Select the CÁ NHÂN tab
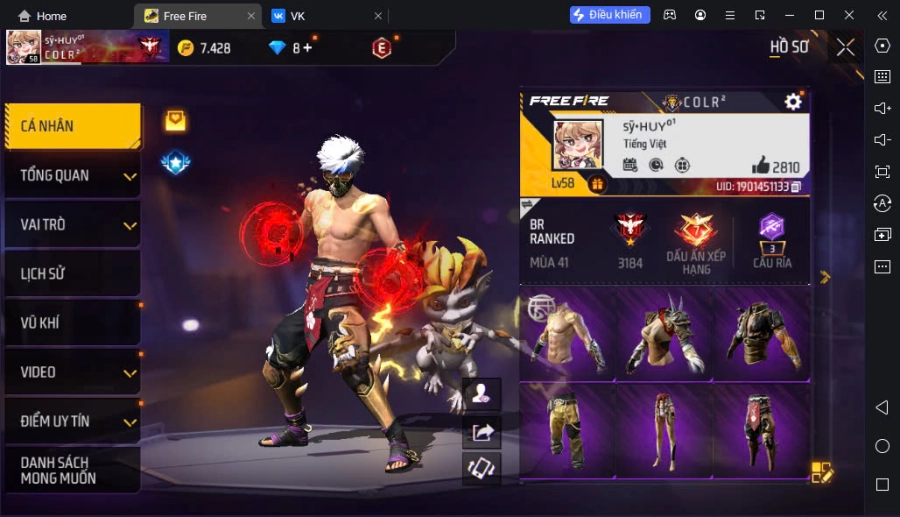 pyautogui.click(x=71, y=126)
